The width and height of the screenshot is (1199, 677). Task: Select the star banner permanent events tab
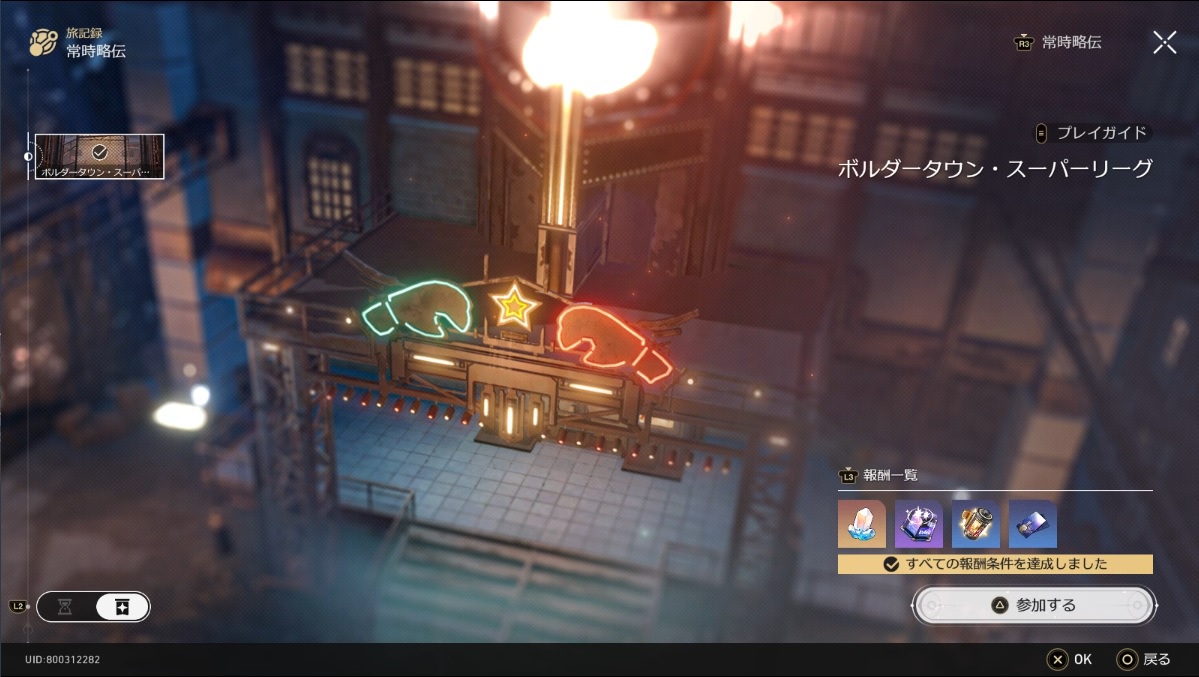tap(122, 607)
